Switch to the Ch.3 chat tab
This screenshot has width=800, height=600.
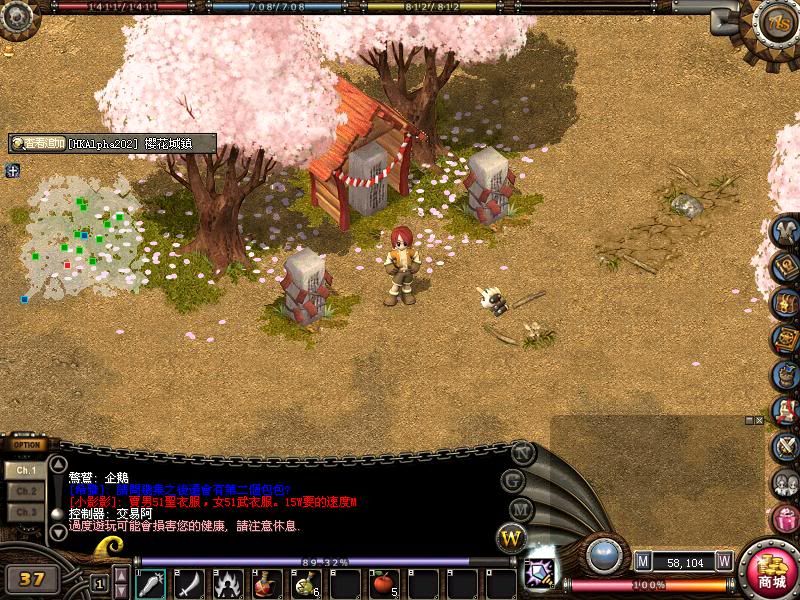tap(26, 512)
